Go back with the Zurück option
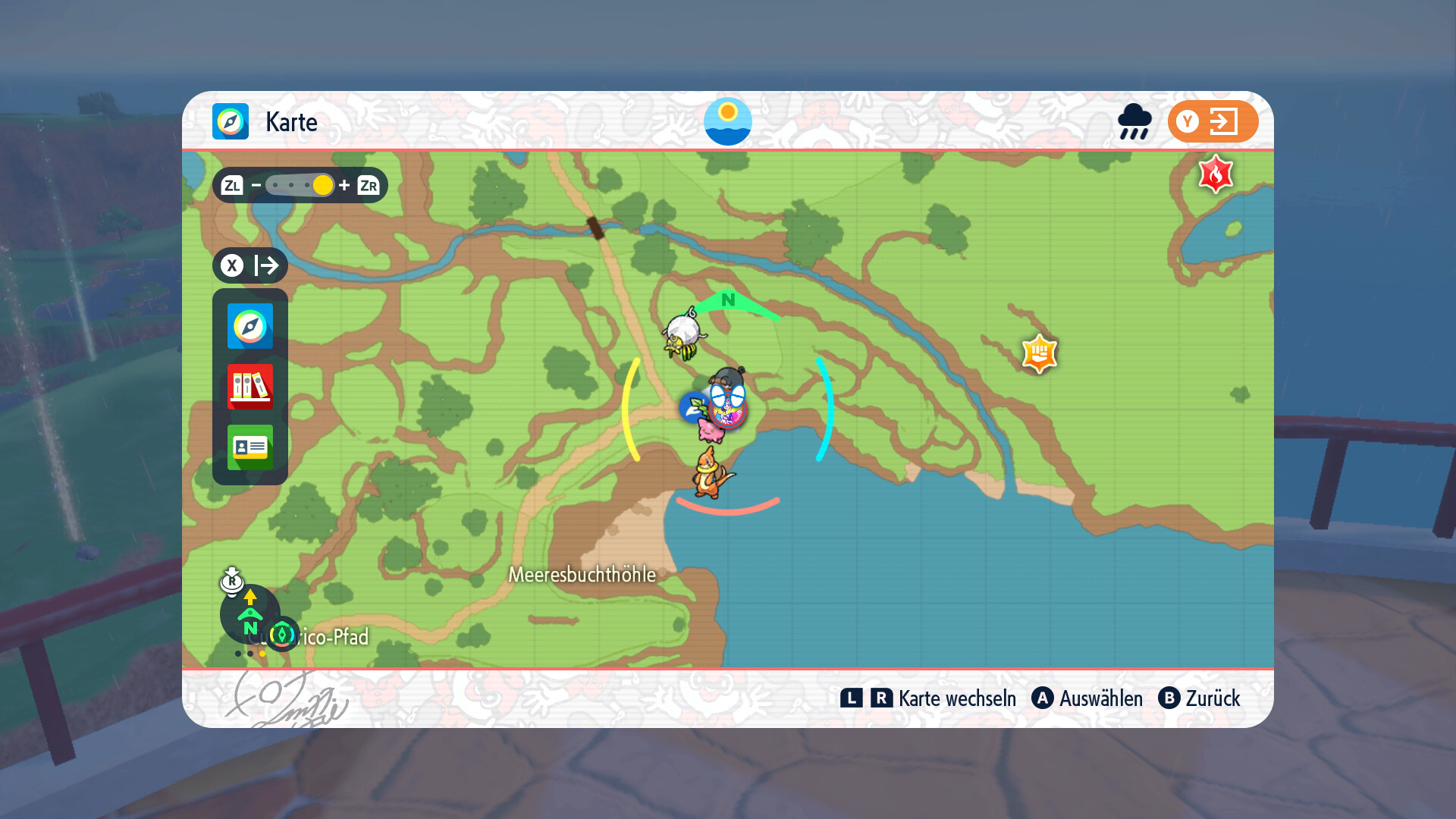This screenshot has height=819, width=1456. pos(1200,698)
